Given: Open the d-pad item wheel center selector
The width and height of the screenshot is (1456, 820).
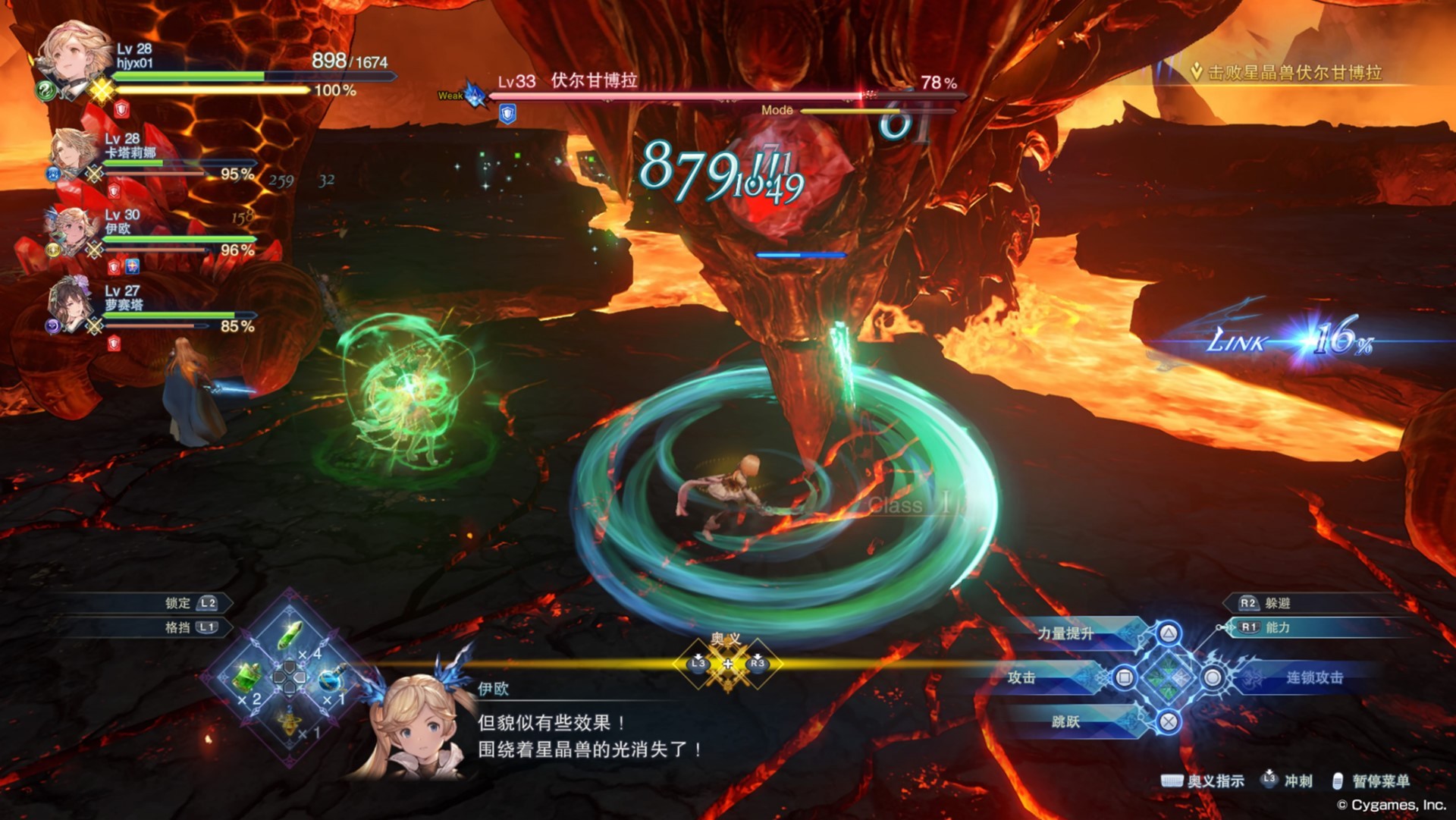Looking at the screenshot, I should (288, 677).
